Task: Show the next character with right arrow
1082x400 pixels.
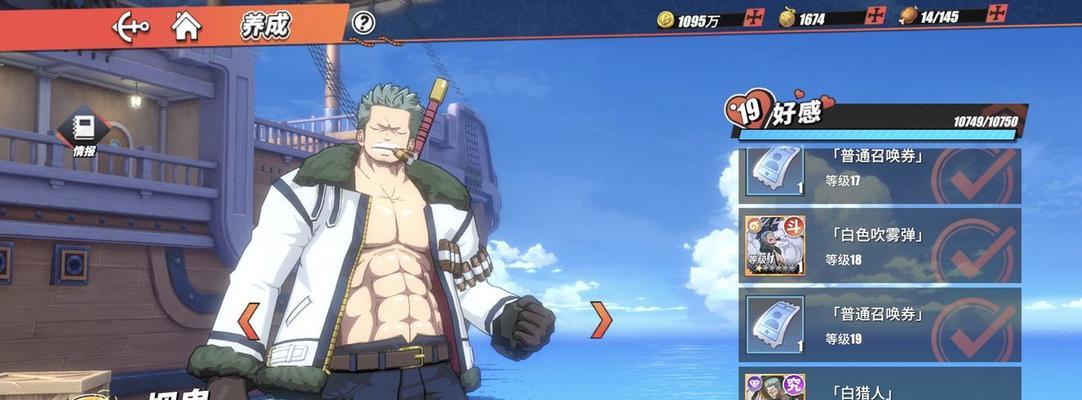Action: coord(600,320)
